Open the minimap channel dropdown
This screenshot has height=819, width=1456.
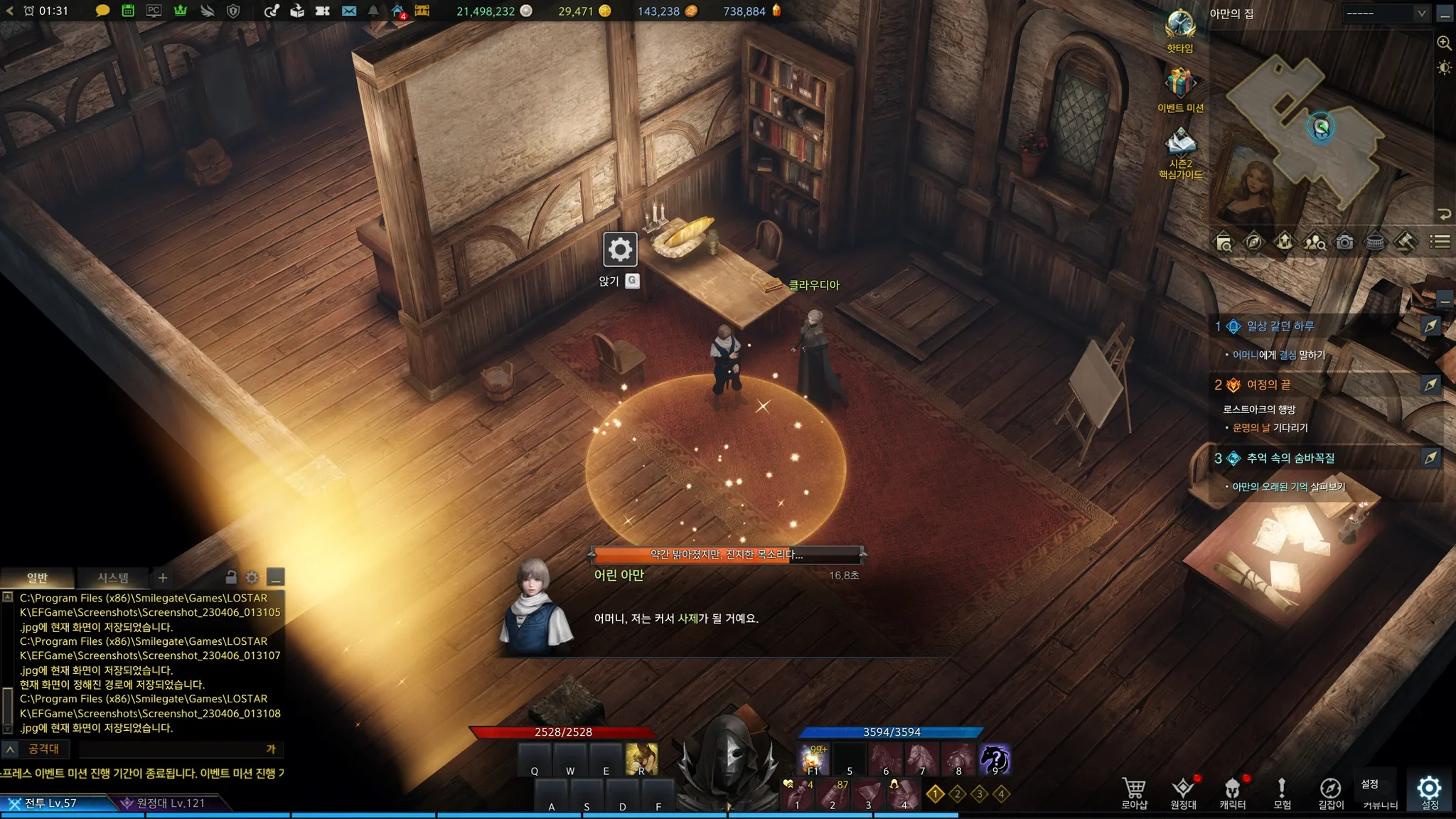[x=1386, y=13]
